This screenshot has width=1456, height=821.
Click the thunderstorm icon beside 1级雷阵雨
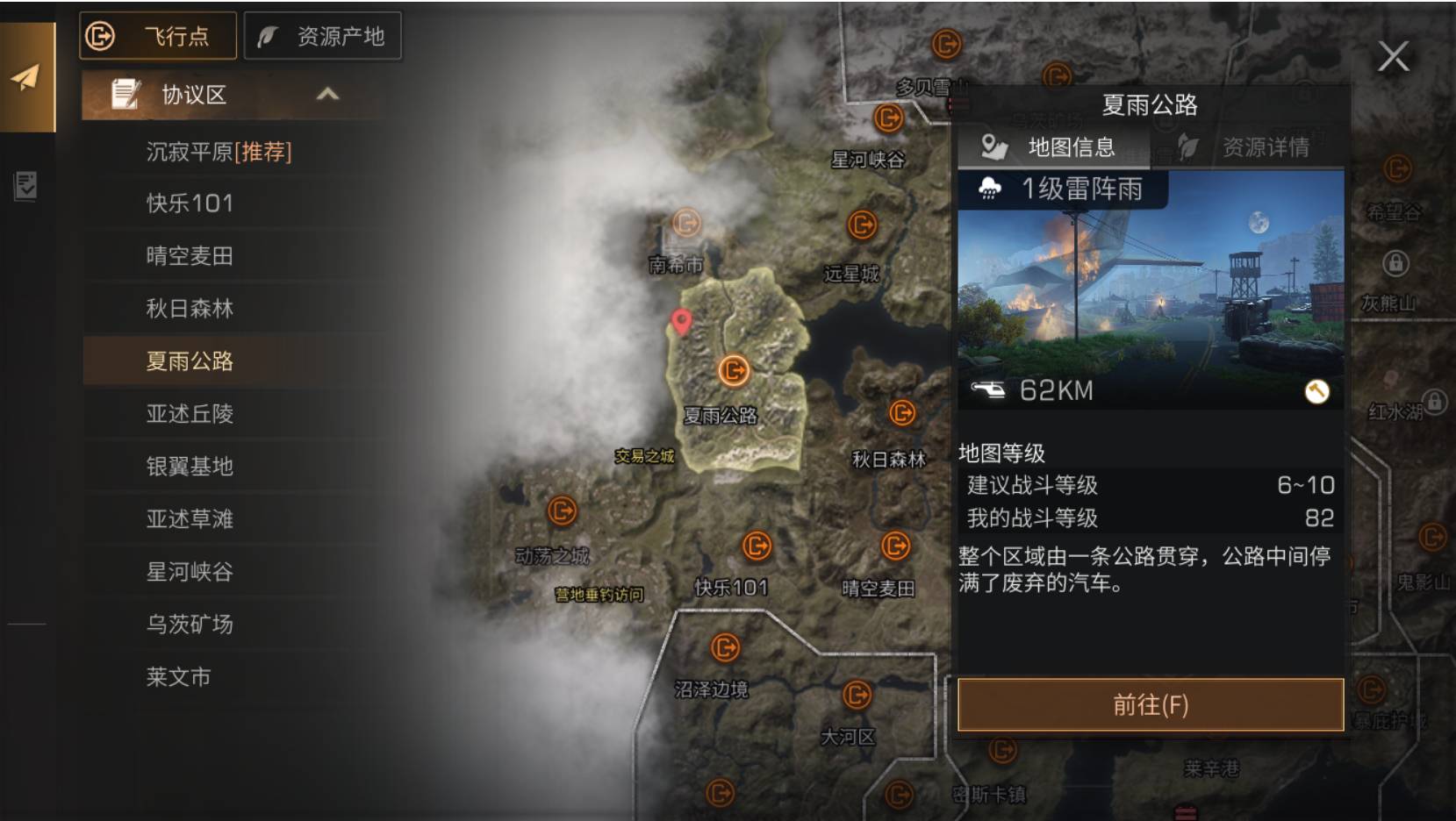point(991,189)
